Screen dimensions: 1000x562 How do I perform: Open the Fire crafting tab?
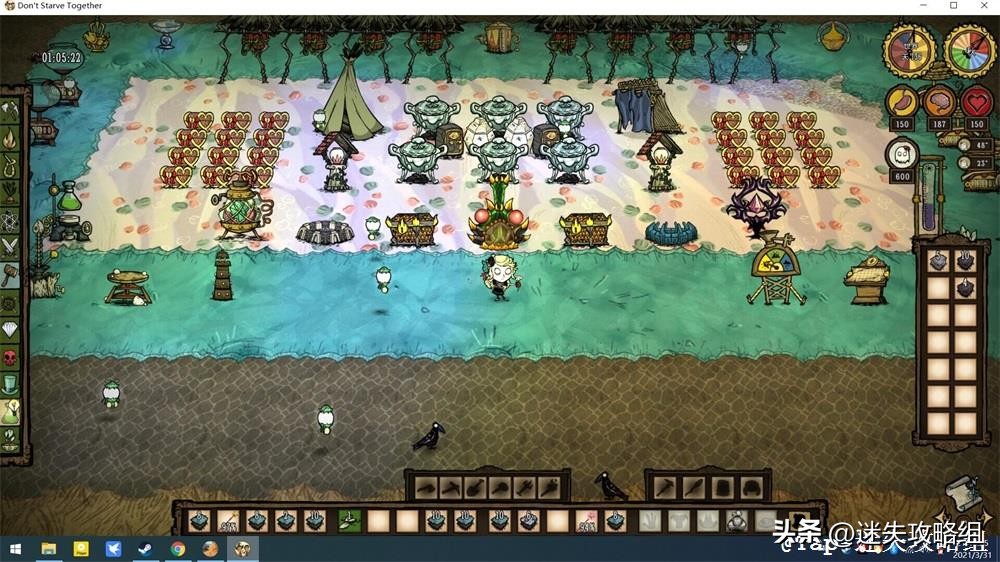pyautogui.click(x=11, y=136)
